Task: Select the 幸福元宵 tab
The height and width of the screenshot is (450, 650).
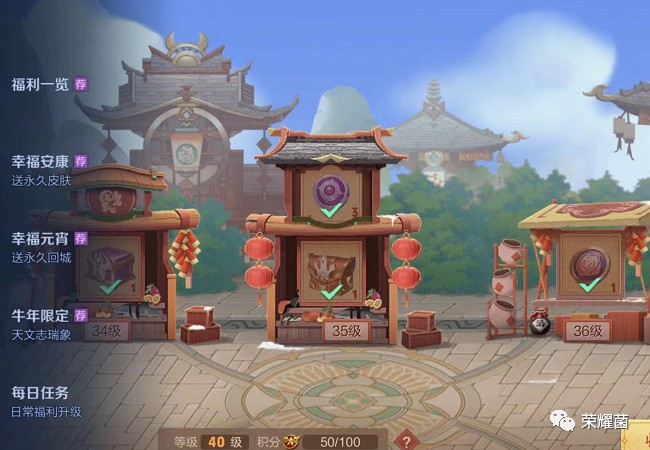Action: coord(40,238)
